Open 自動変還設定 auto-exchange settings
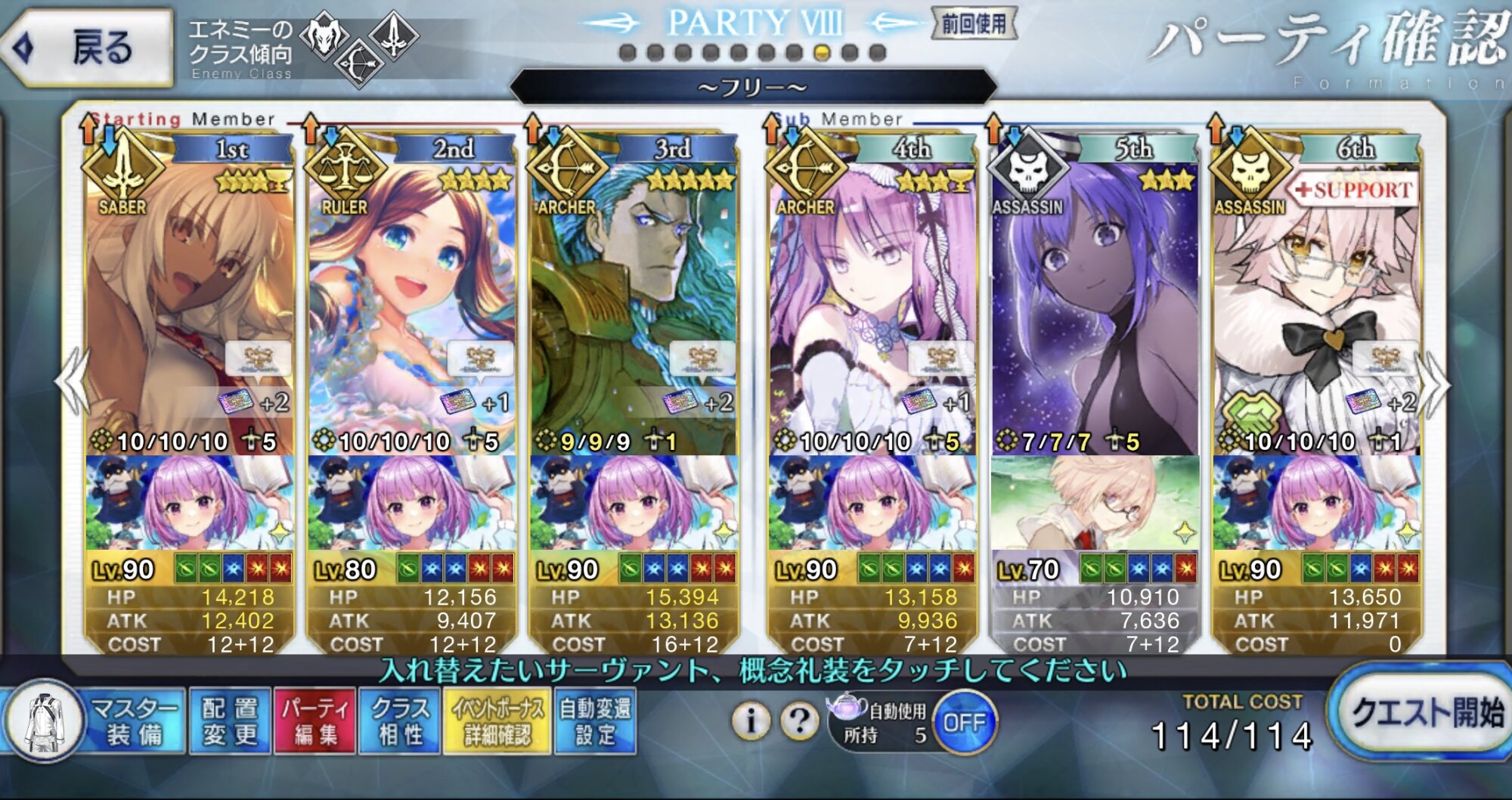The width and height of the screenshot is (1512, 800). click(x=595, y=721)
